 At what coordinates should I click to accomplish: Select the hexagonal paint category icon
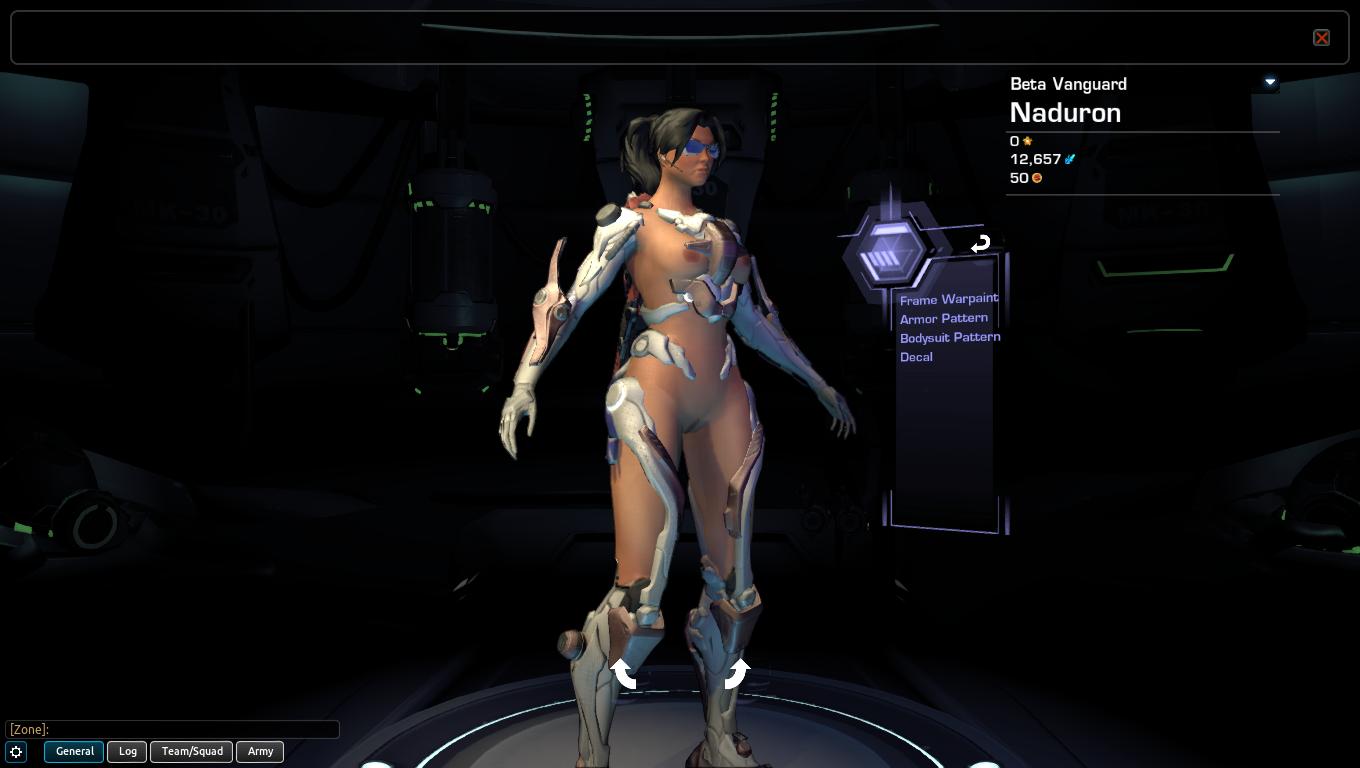886,254
